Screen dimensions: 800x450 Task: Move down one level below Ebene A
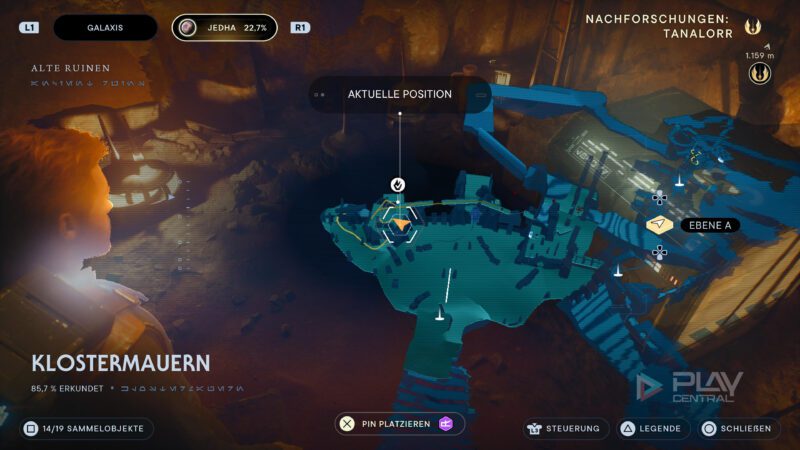click(660, 252)
